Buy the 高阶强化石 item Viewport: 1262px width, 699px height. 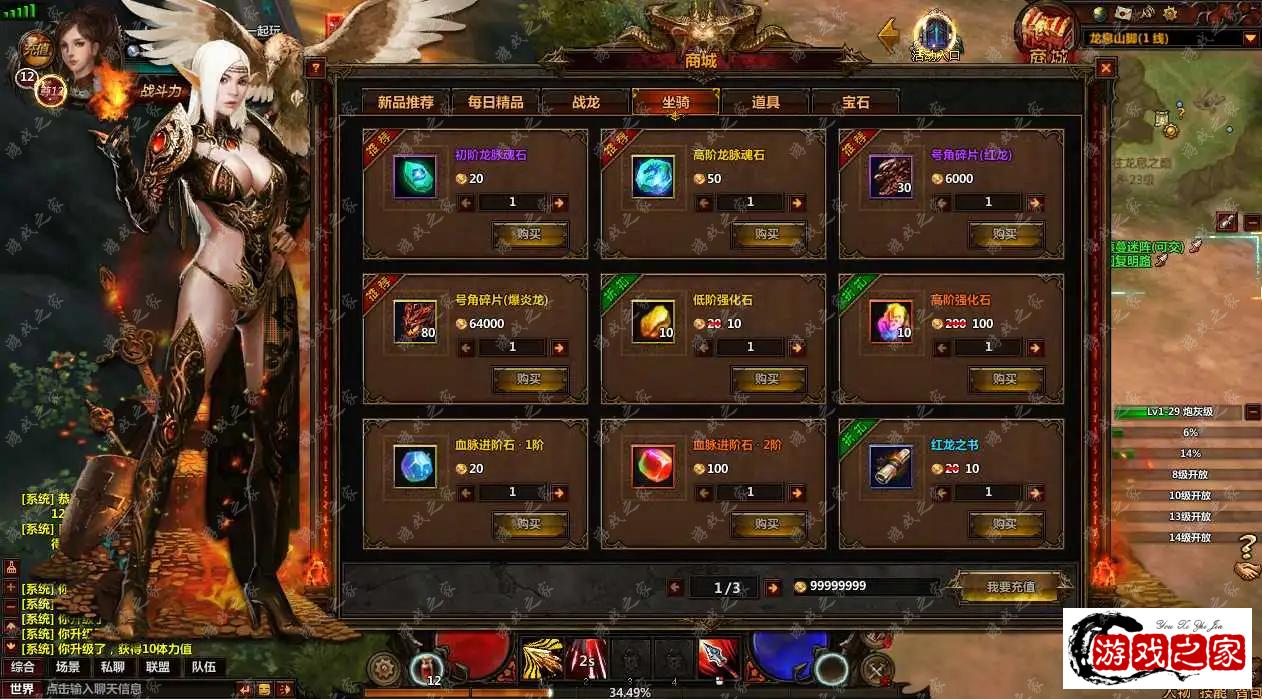pos(1005,379)
